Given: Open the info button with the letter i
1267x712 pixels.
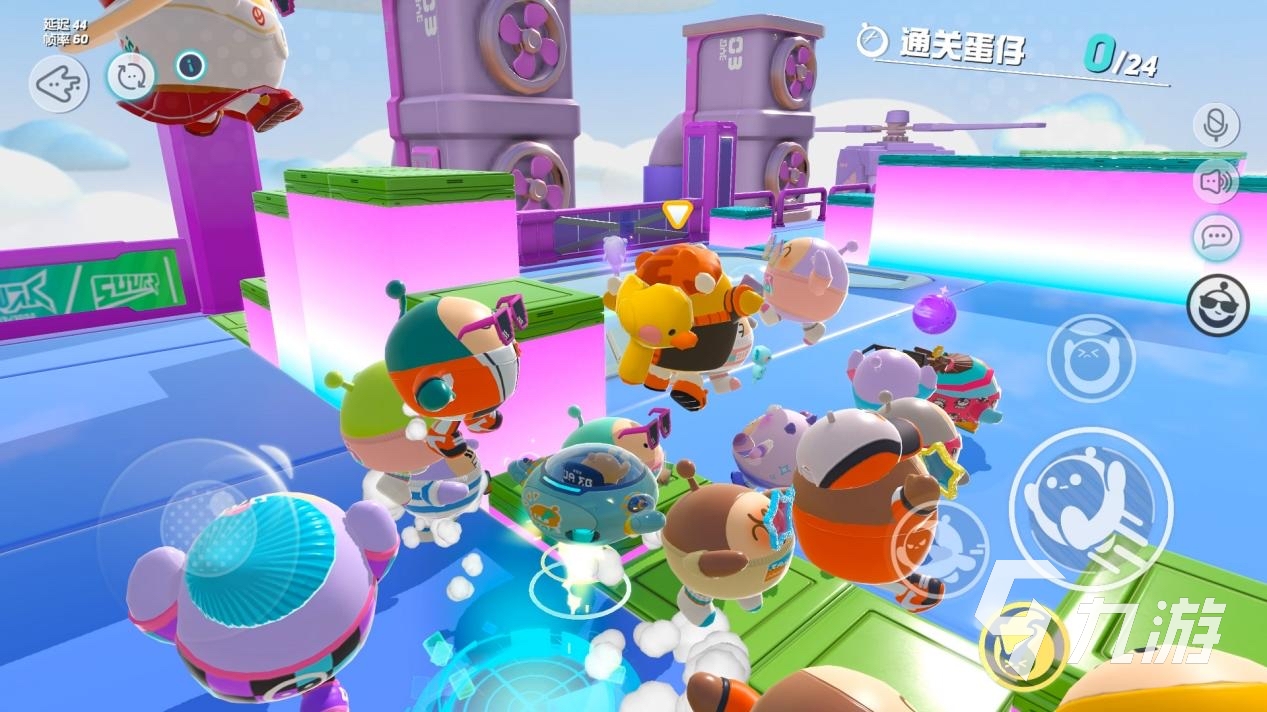Looking at the screenshot, I should (x=190, y=66).
